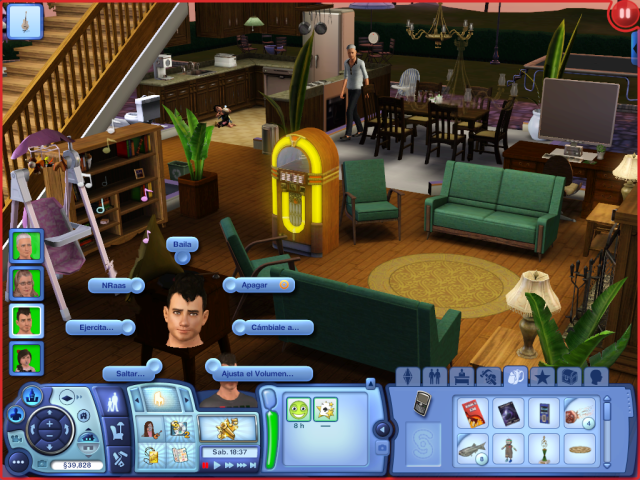640x480 pixels.
Task: Choose the Saltar... interaction
Action: (130, 373)
